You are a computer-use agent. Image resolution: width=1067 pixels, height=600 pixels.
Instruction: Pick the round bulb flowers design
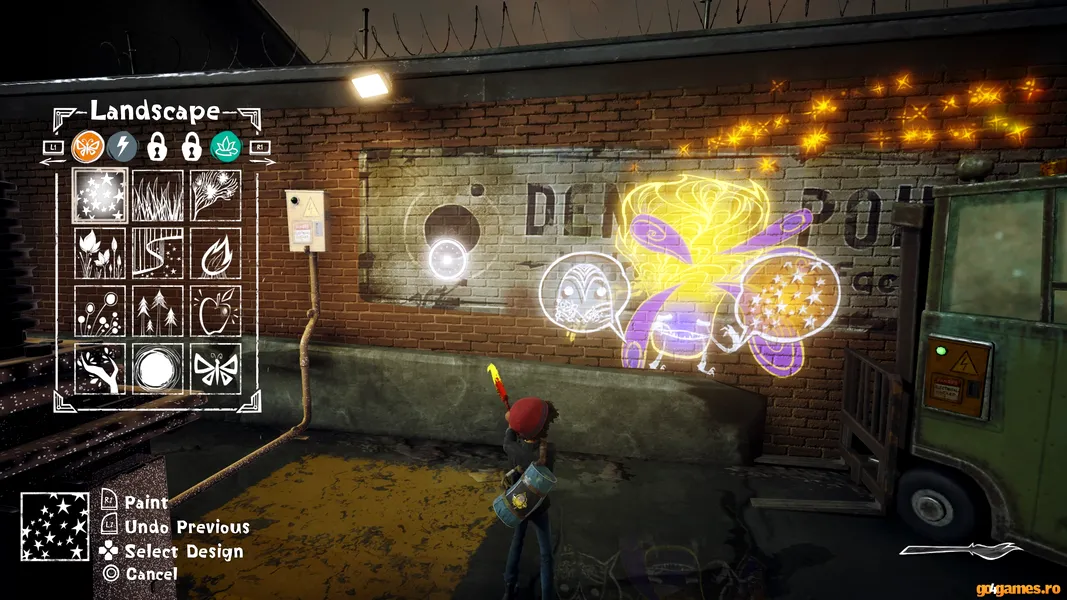click(100, 311)
